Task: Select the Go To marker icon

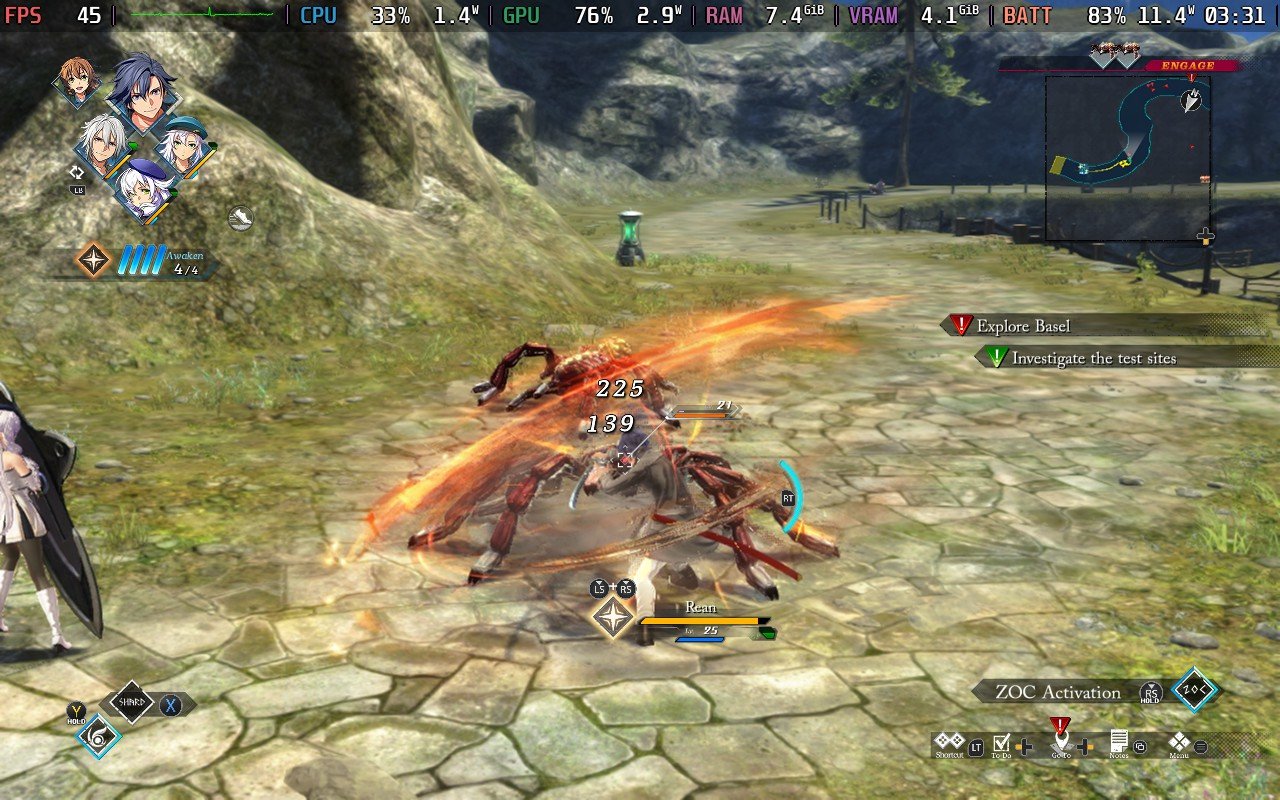Action: (x=1060, y=743)
